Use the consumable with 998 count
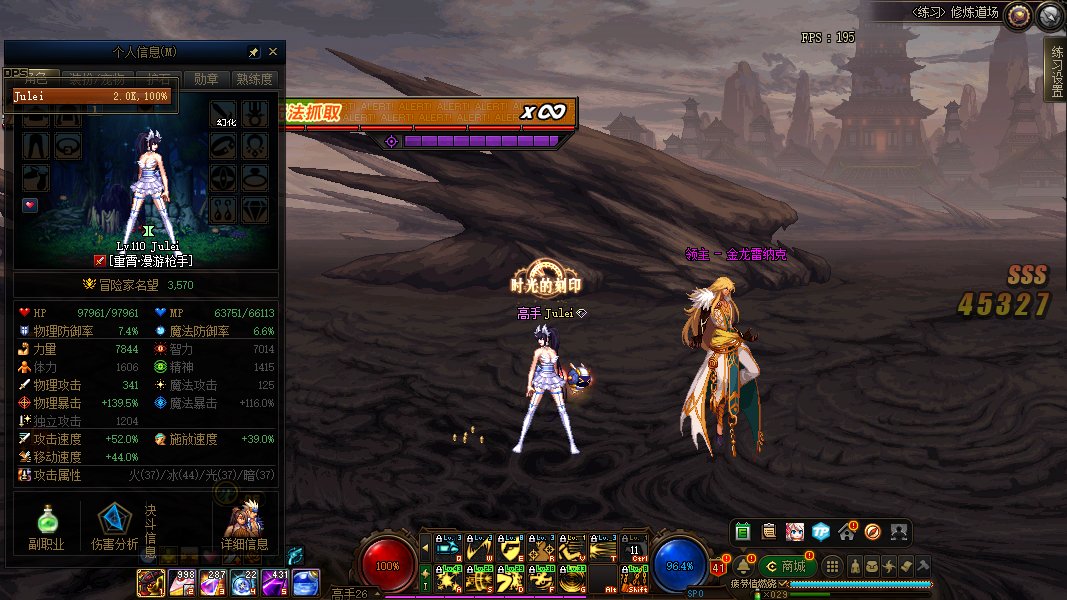 182,582
